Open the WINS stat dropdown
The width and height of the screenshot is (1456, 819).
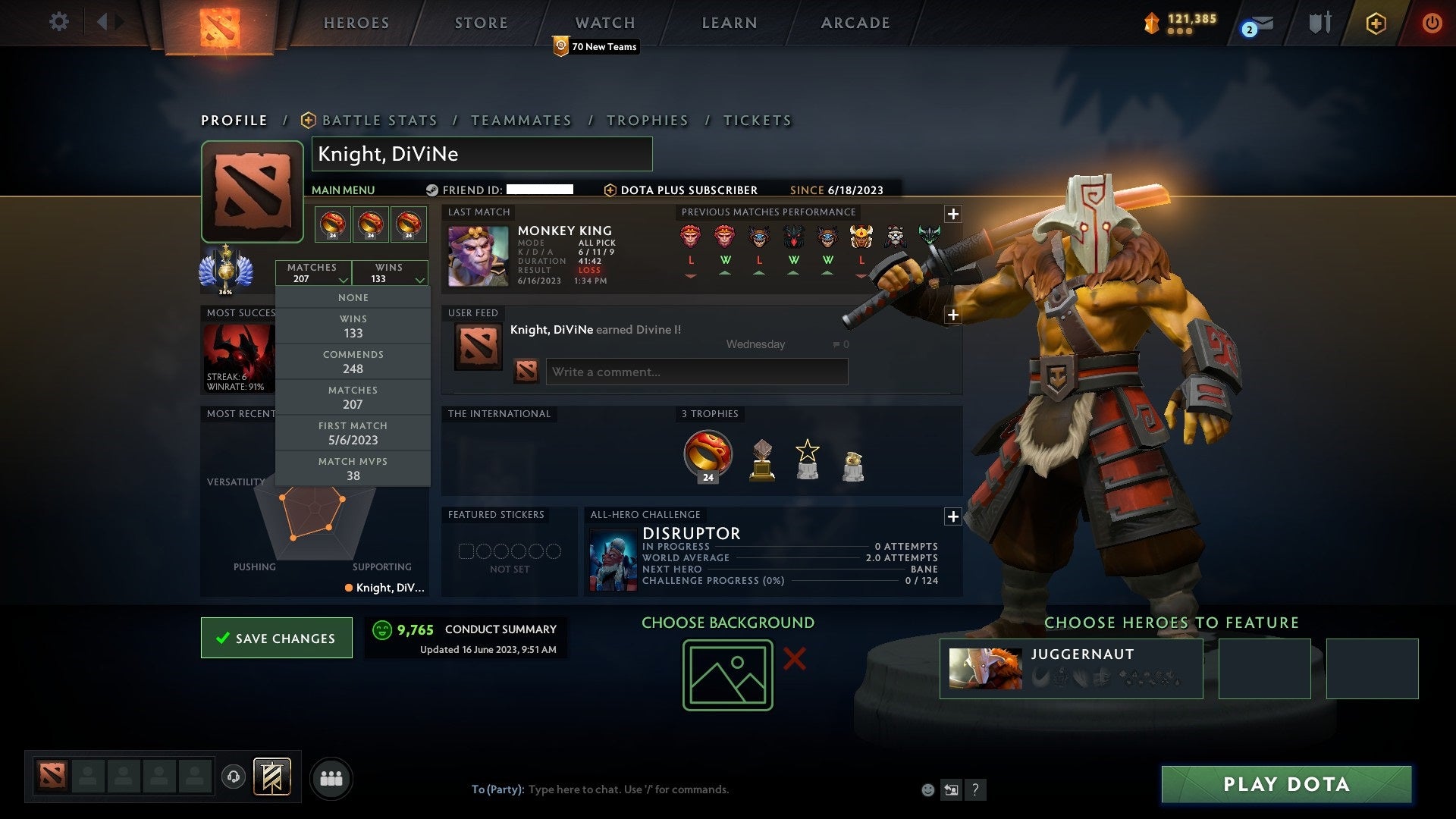390,273
